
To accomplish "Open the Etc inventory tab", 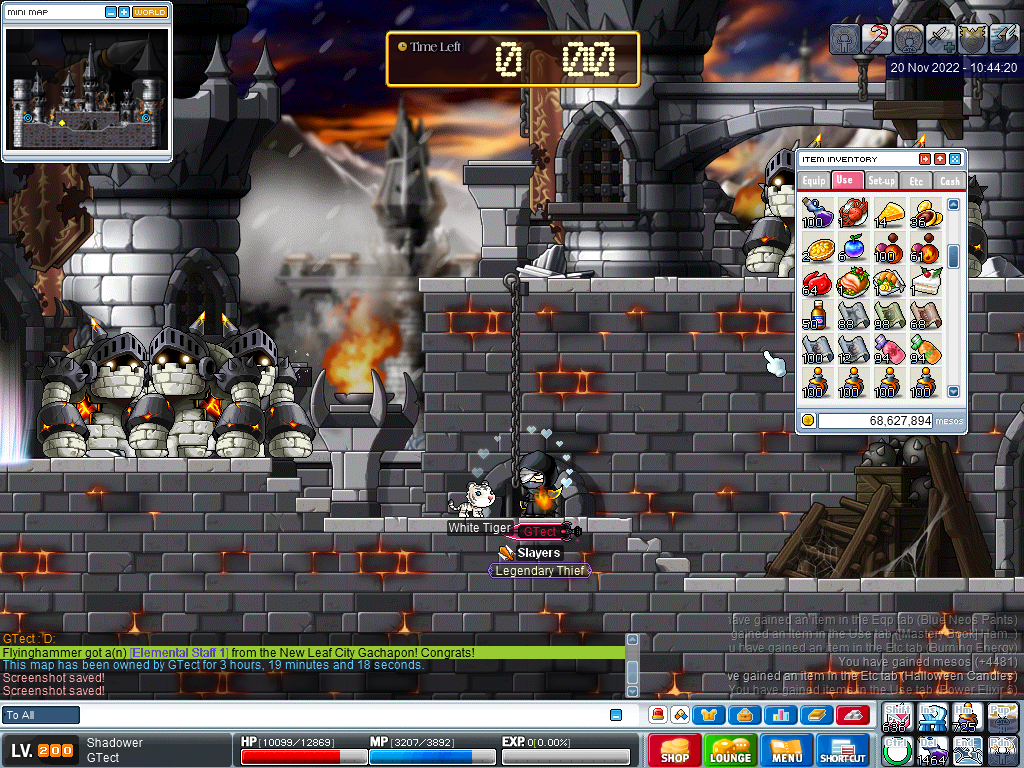I will coord(915,181).
